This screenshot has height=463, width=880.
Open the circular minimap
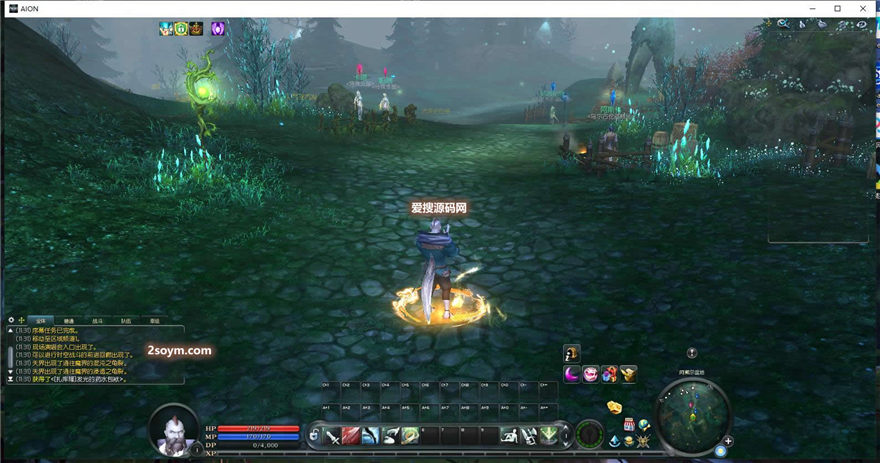693,415
